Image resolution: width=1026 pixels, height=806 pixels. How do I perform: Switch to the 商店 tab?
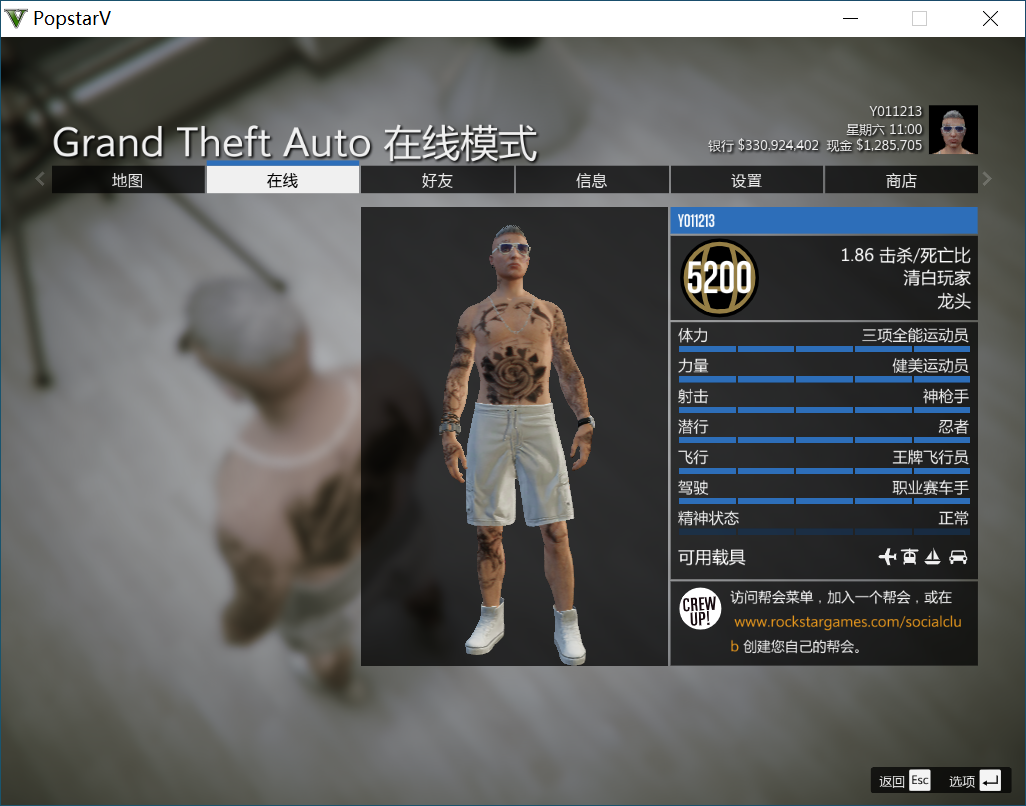[901, 180]
